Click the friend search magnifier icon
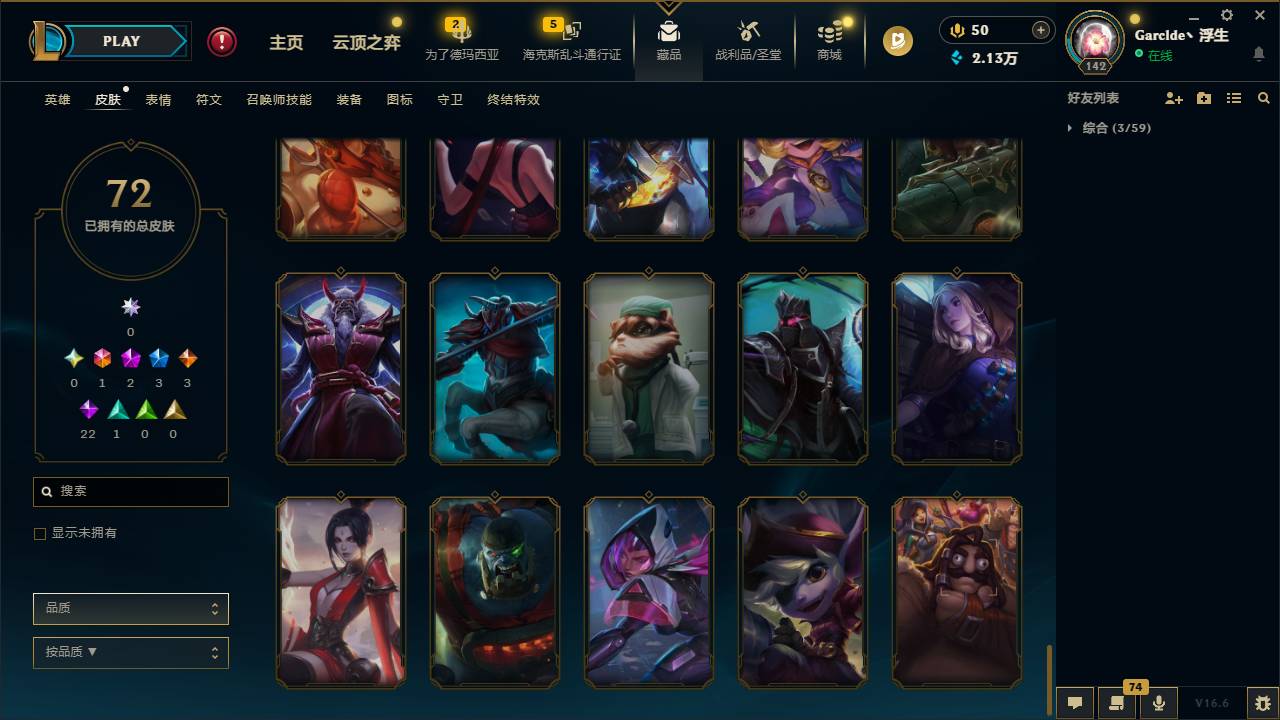This screenshot has width=1280, height=720. pyautogui.click(x=1263, y=97)
